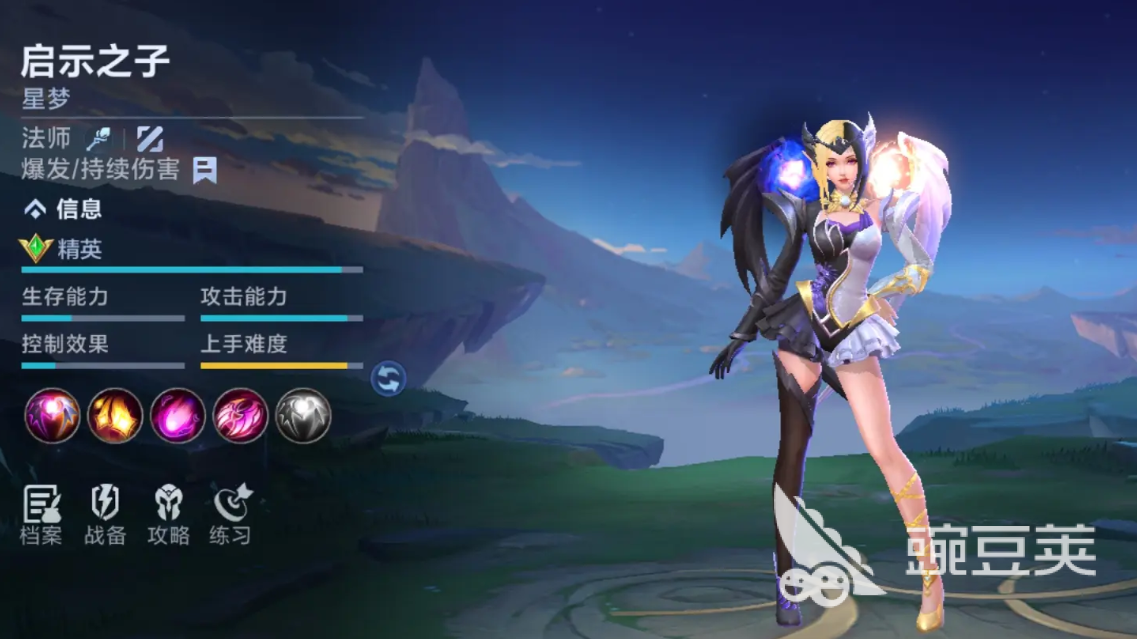Click the mage staff role icon
The height and width of the screenshot is (639, 1137).
tap(98, 138)
